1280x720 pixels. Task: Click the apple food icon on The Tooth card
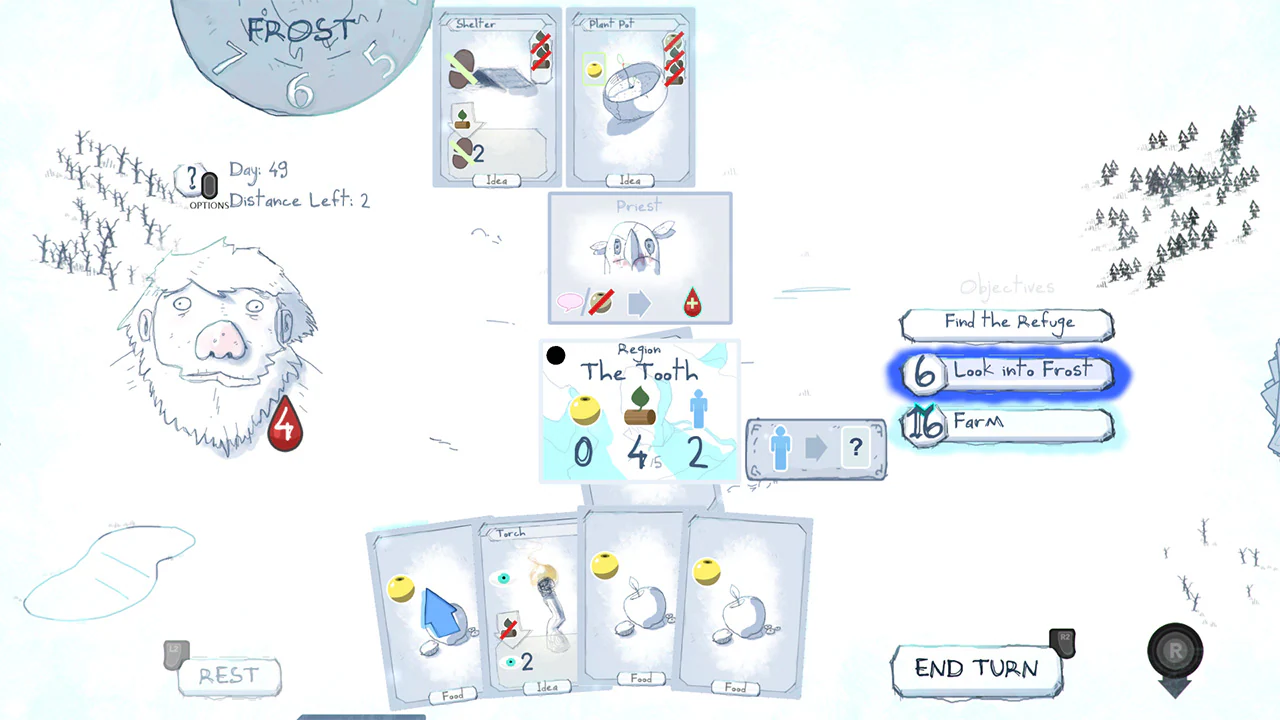coord(585,410)
